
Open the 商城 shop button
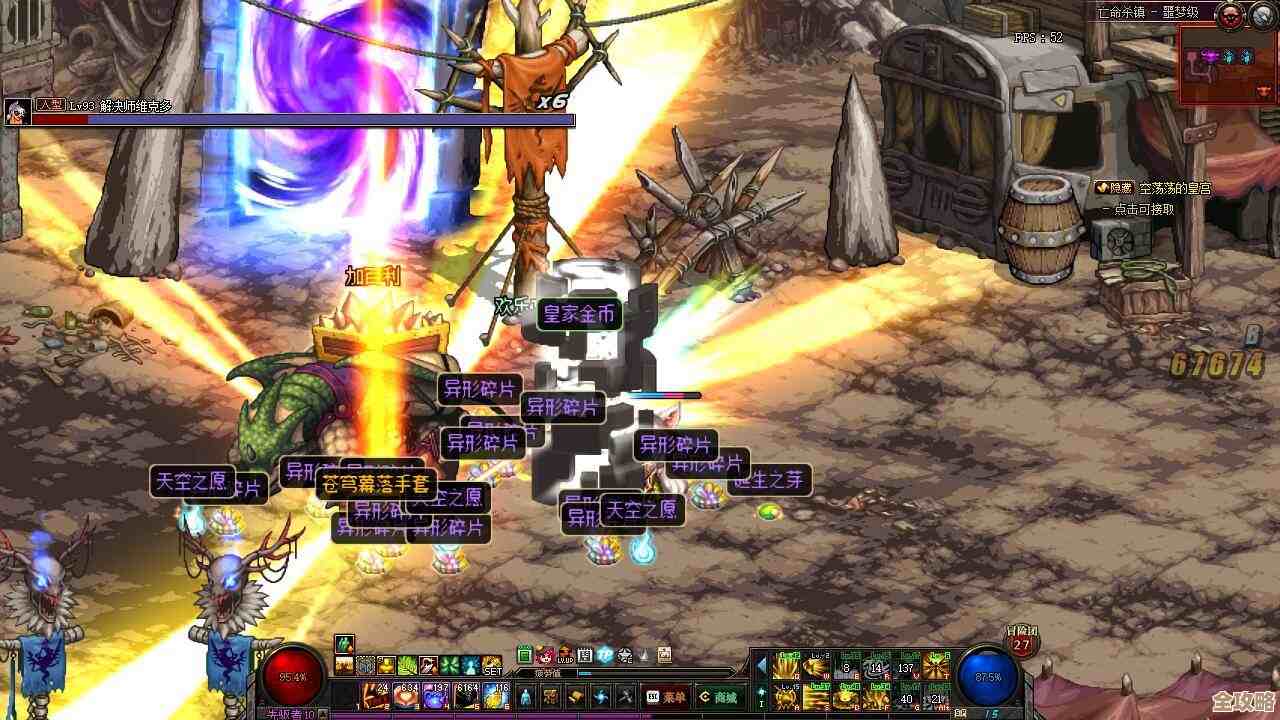(x=721, y=697)
